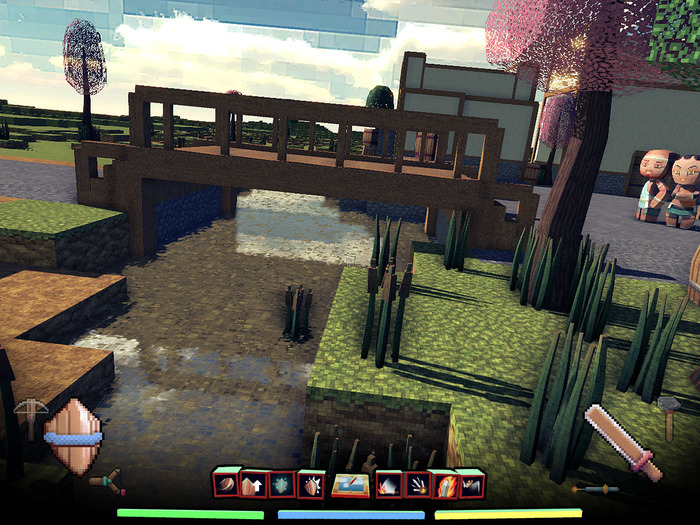700x525 pixels.
Task: Select the wooden shield equipment icon
Action: coord(73,438)
